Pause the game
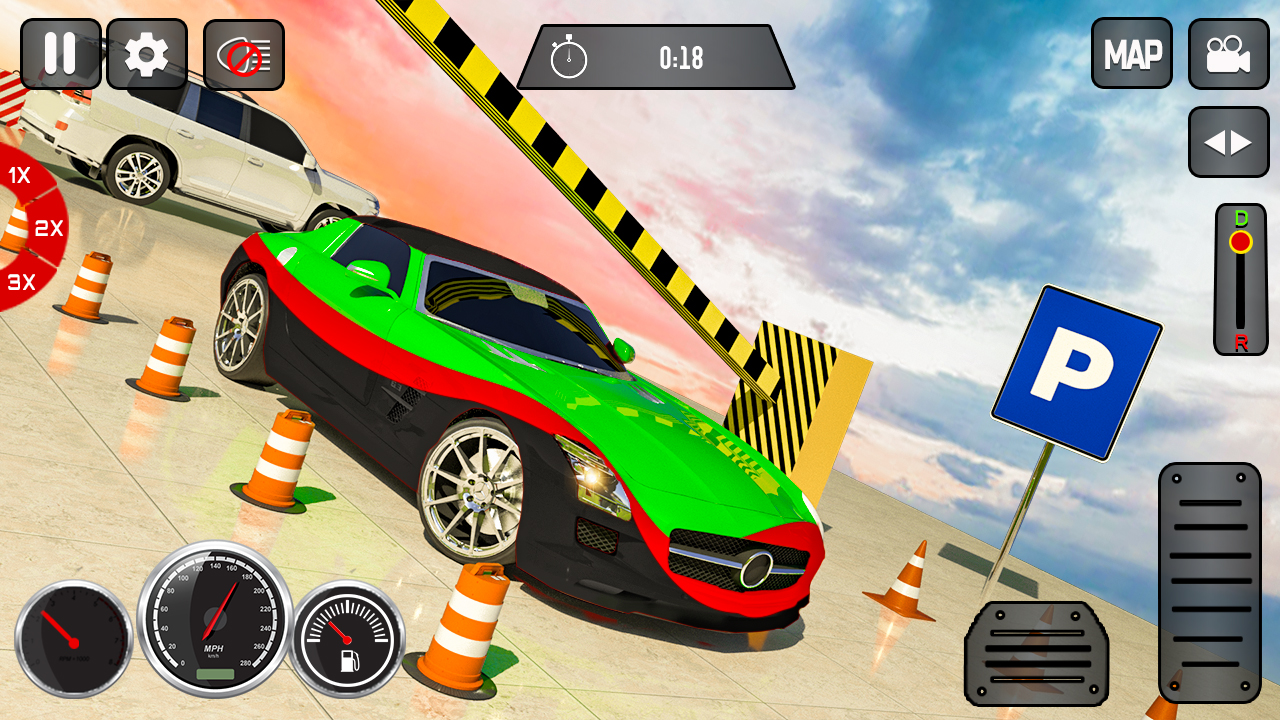Screen dimensions: 1280x720 coord(60,54)
